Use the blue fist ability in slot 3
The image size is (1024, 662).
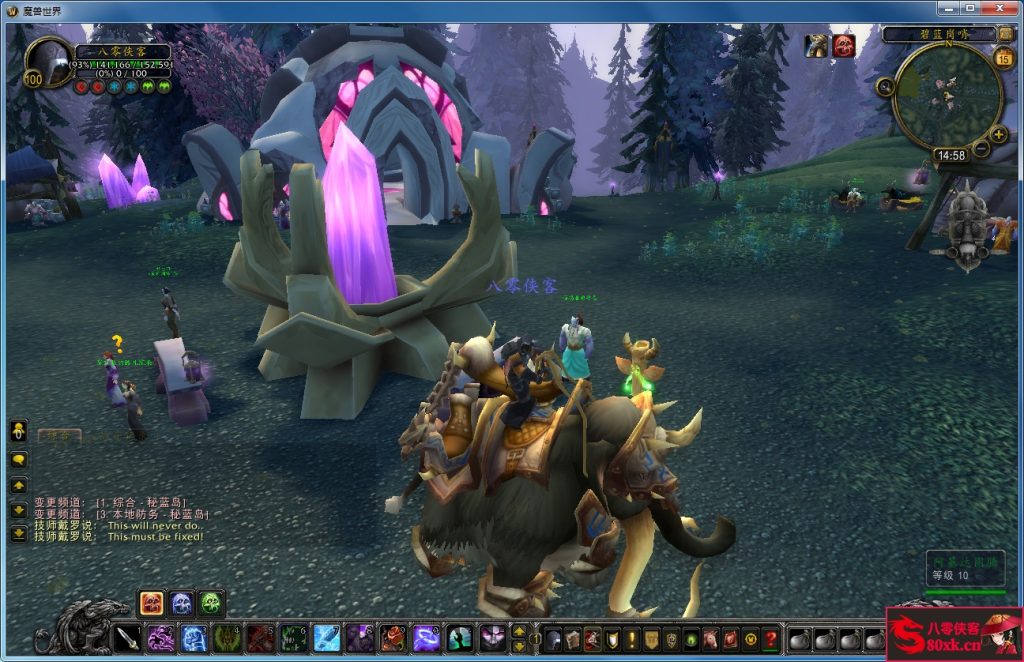click(194, 638)
